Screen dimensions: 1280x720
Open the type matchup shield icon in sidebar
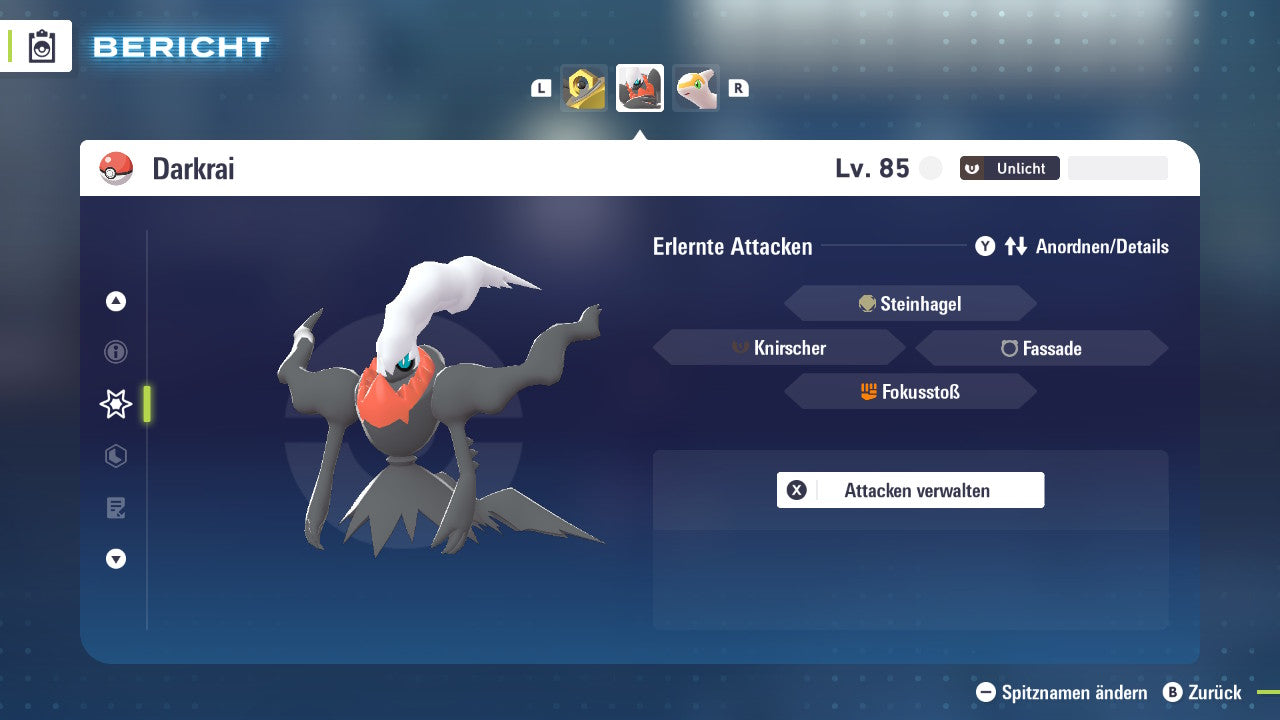115,456
